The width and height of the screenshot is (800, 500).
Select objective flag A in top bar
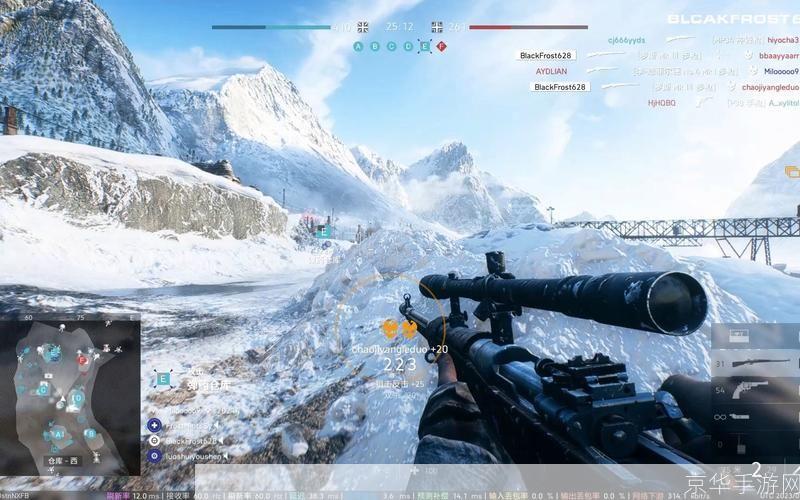tap(359, 46)
